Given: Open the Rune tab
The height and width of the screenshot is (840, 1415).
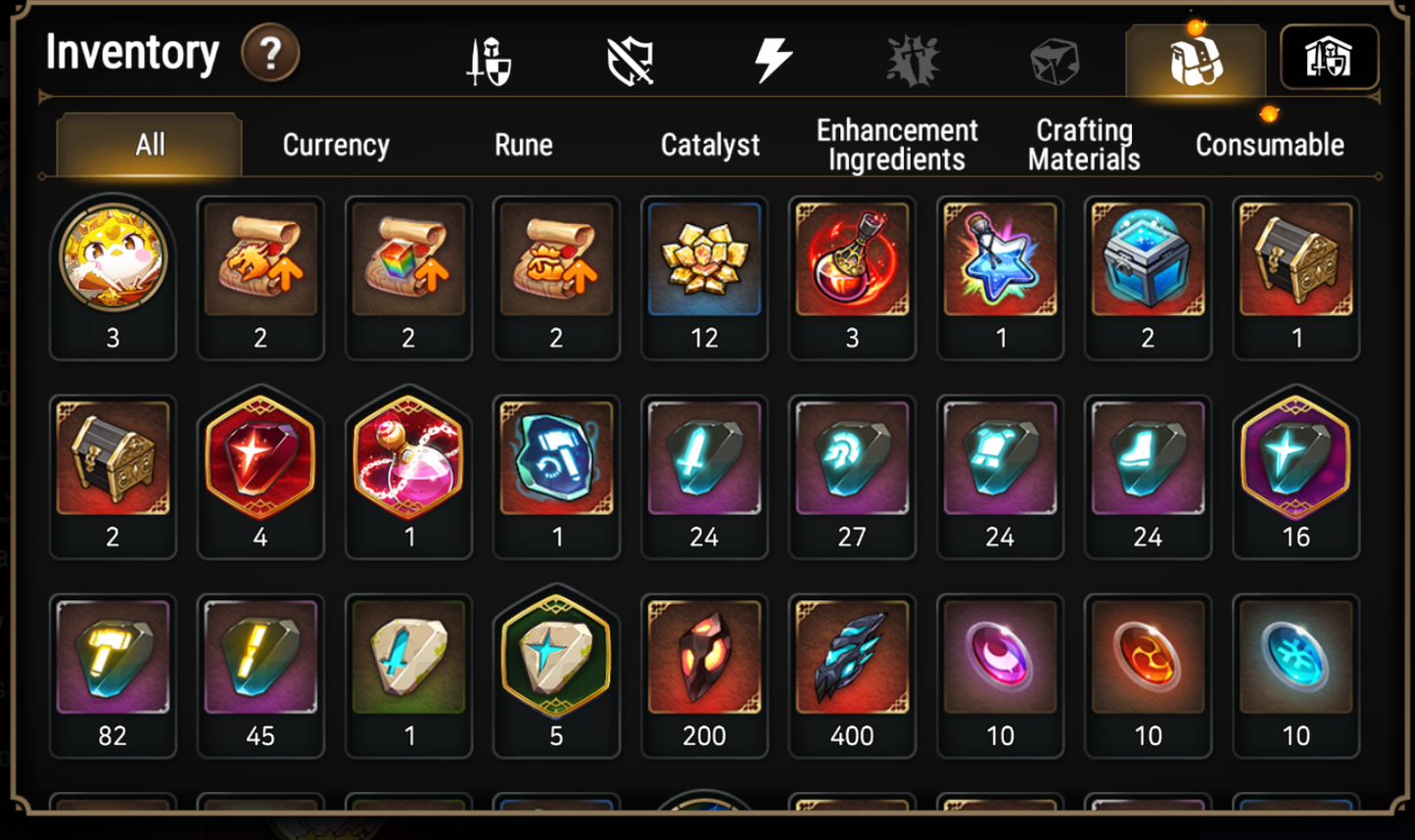Looking at the screenshot, I should point(525,145).
